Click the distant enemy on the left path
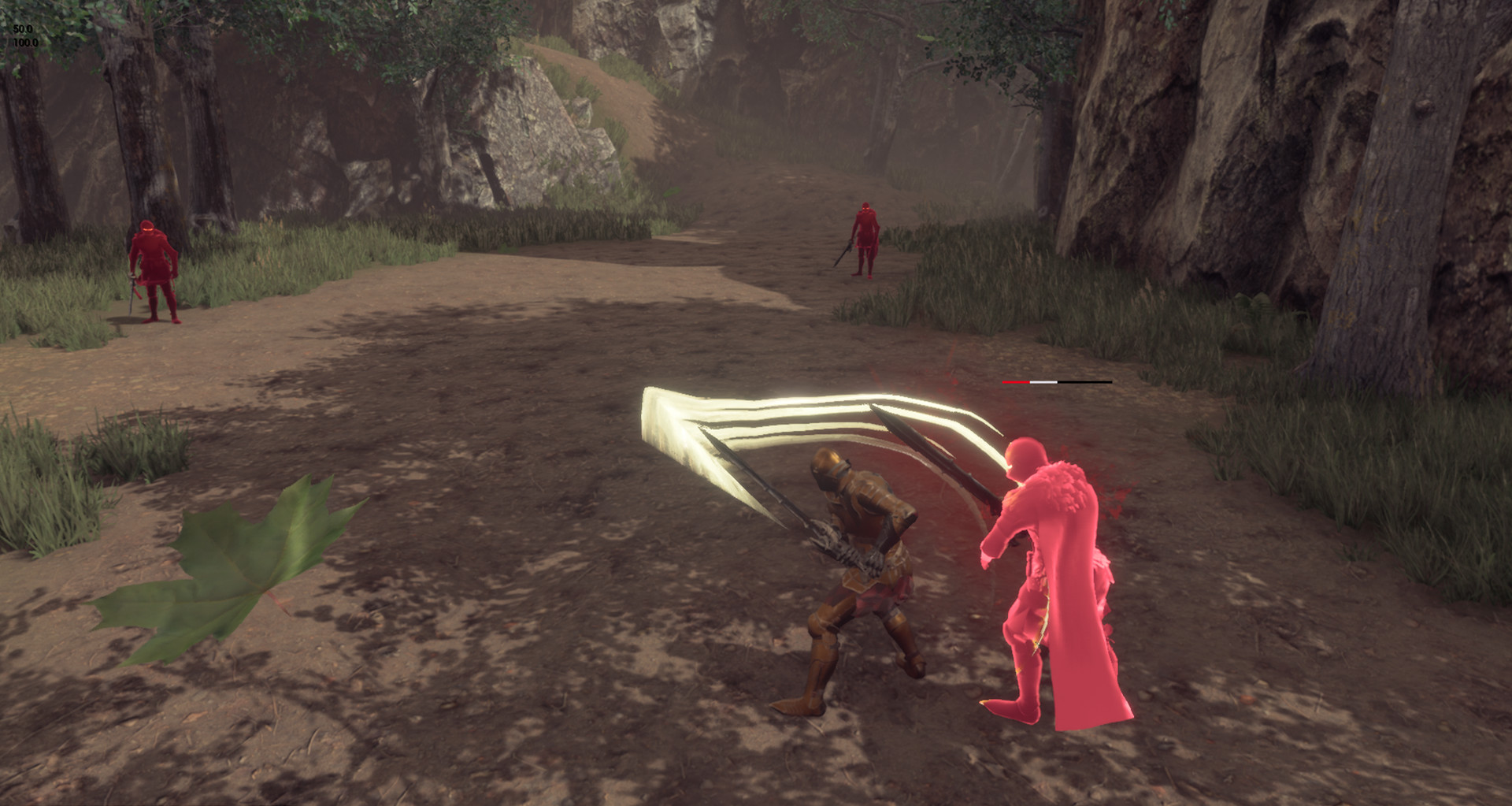 tap(154, 268)
